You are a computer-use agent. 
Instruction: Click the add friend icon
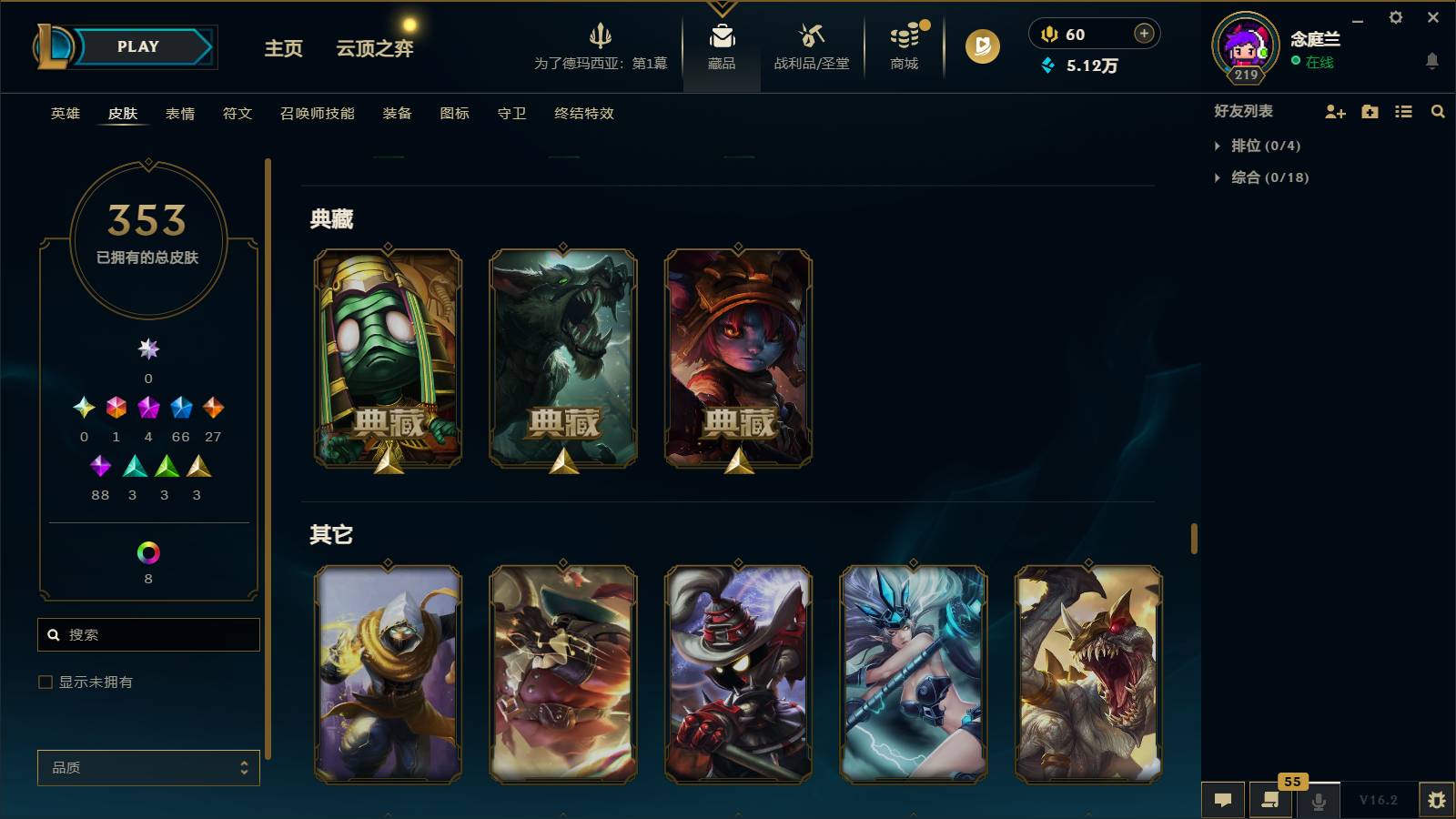coord(1334,112)
